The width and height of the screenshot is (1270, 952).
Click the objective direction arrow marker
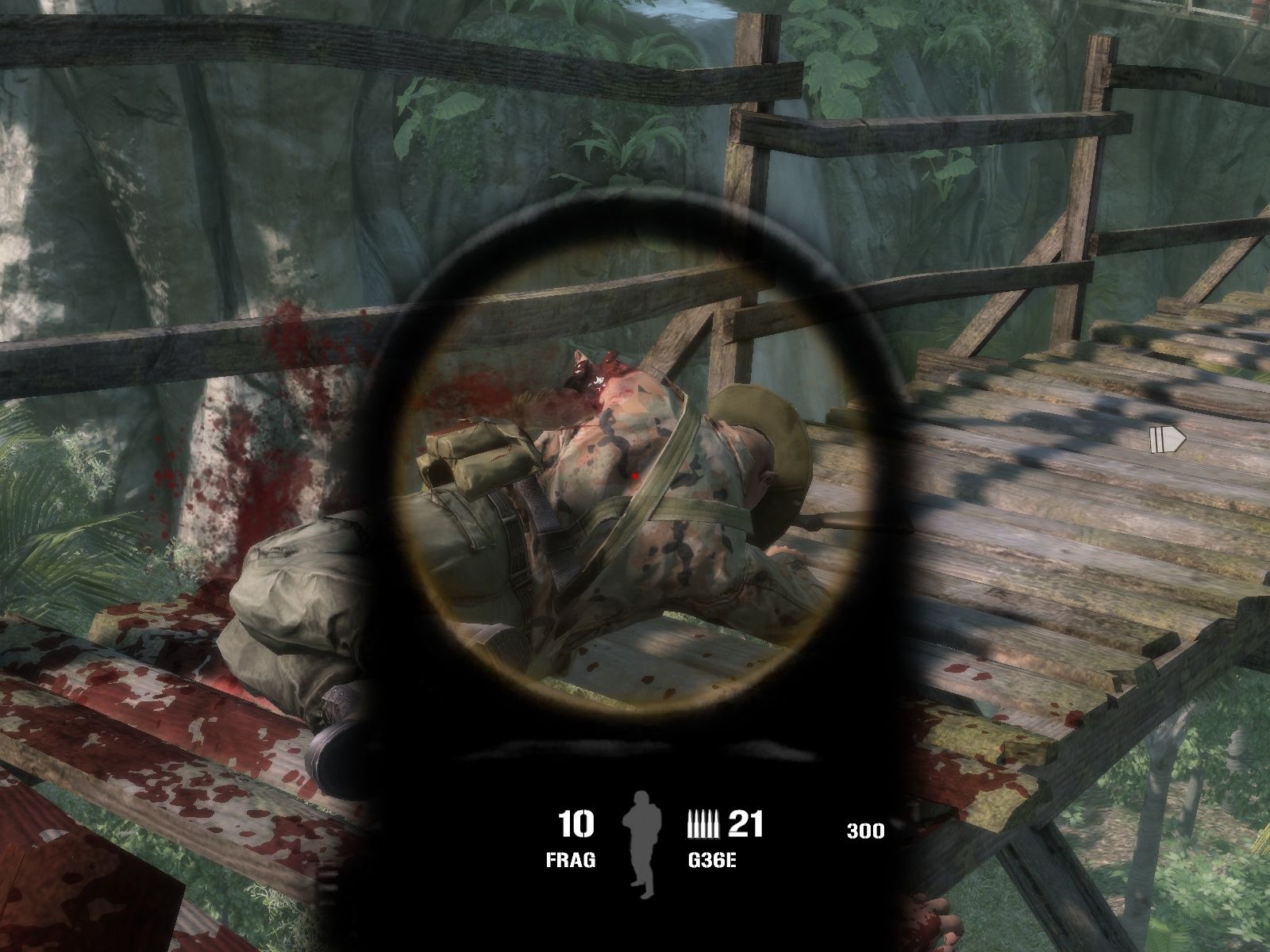(1167, 439)
